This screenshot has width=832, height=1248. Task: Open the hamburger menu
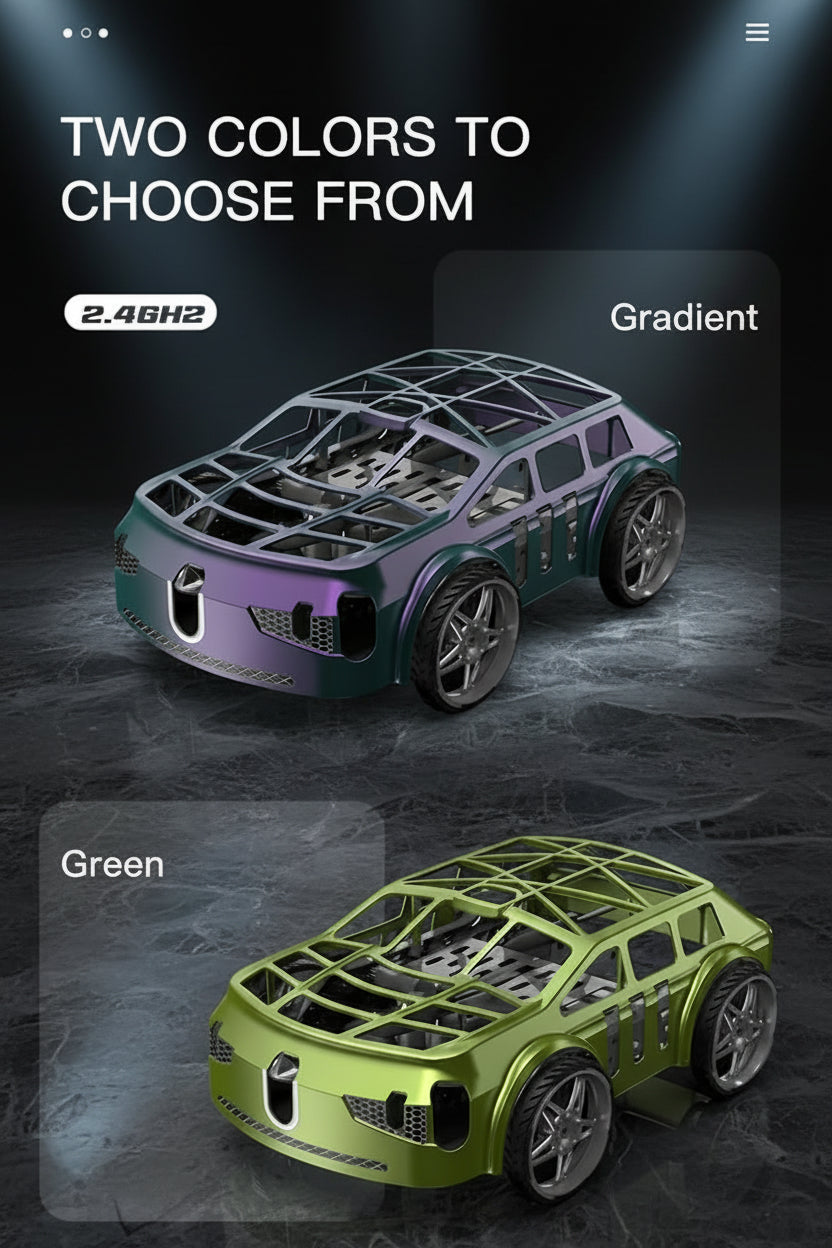coord(757,33)
